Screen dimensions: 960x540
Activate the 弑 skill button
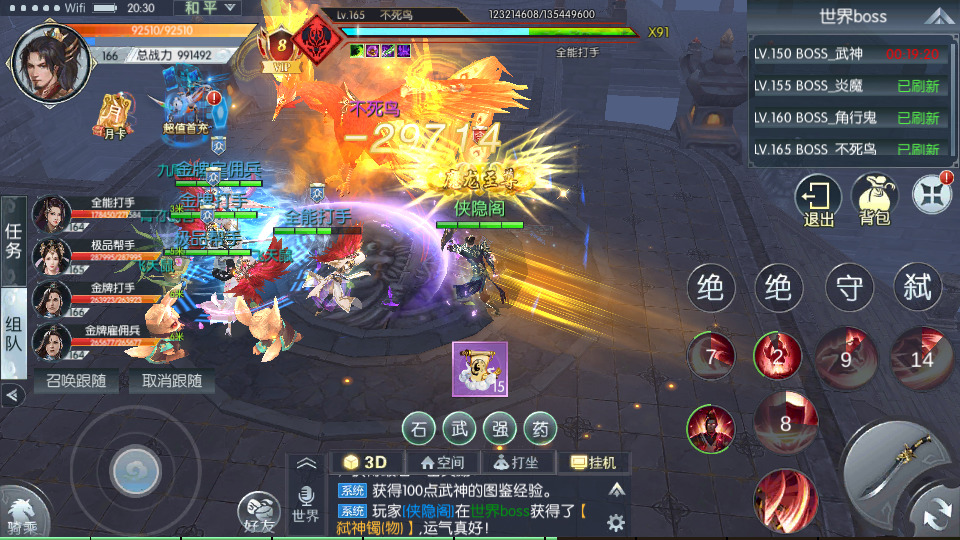(917, 289)
